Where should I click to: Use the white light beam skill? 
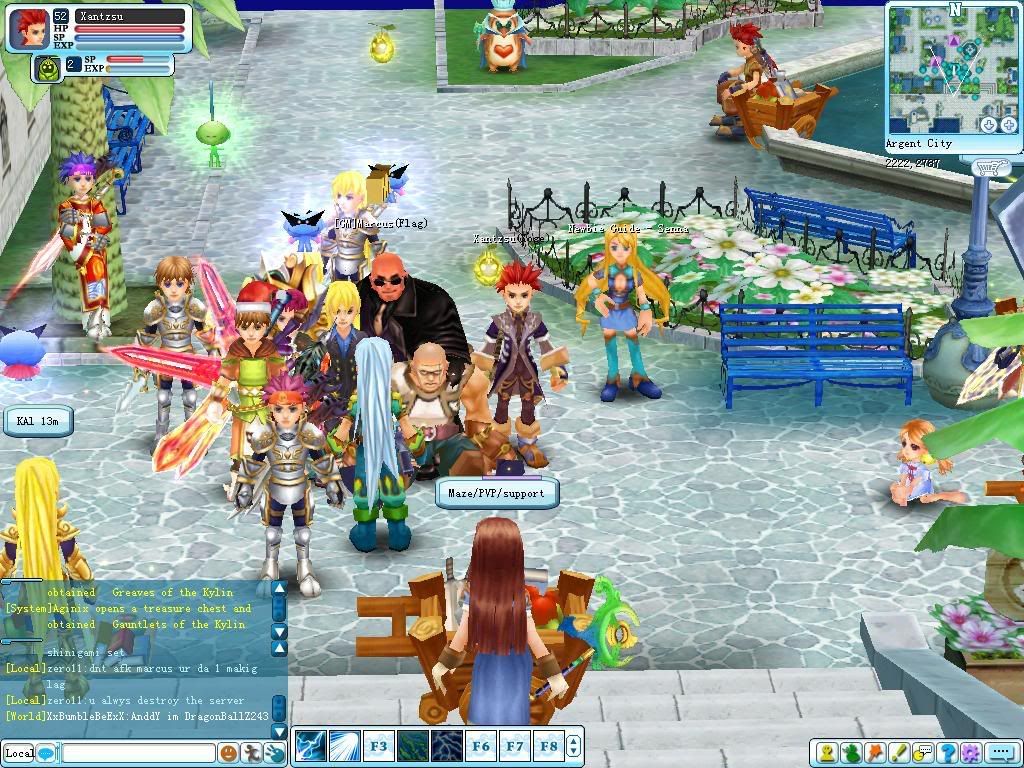pos(345,746)
